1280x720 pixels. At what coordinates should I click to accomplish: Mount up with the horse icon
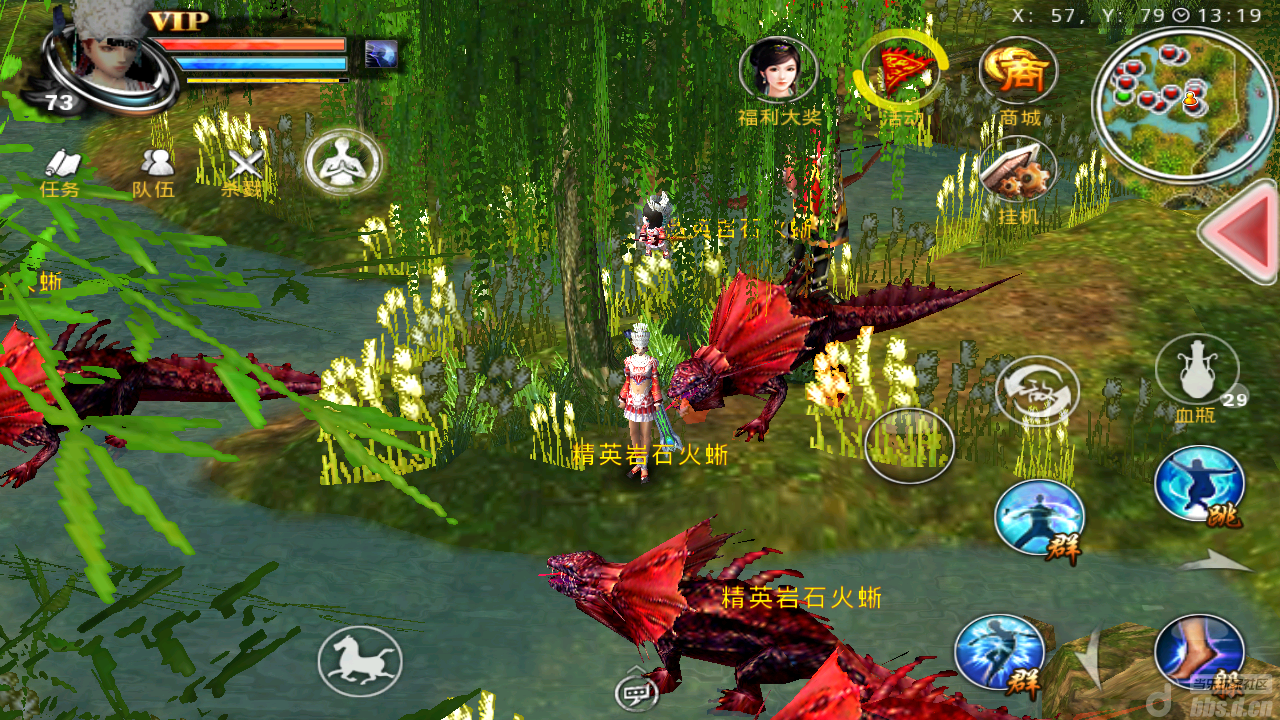click(360, 661)
